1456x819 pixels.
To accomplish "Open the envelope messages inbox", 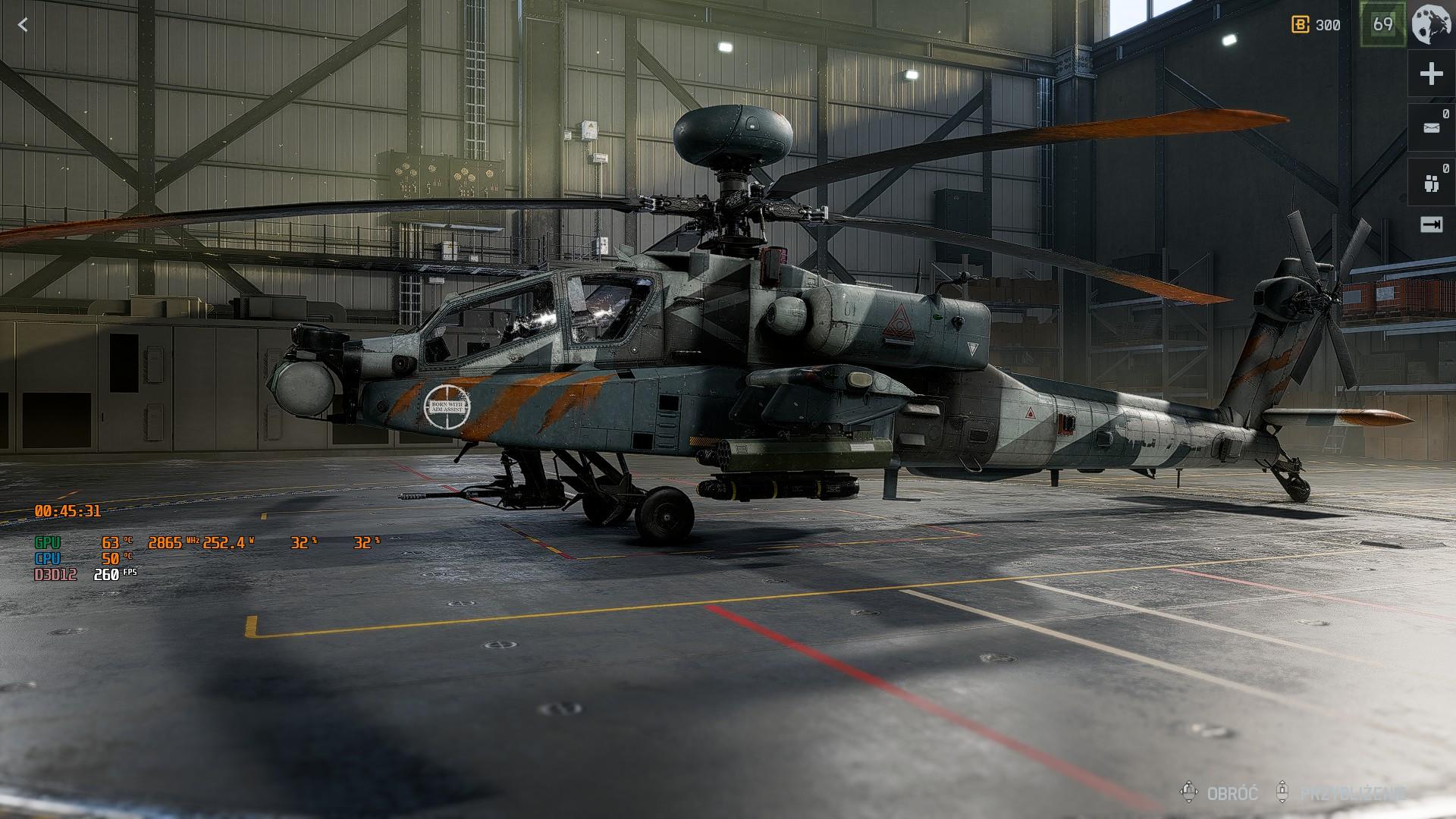I will tap(1431, 128).
